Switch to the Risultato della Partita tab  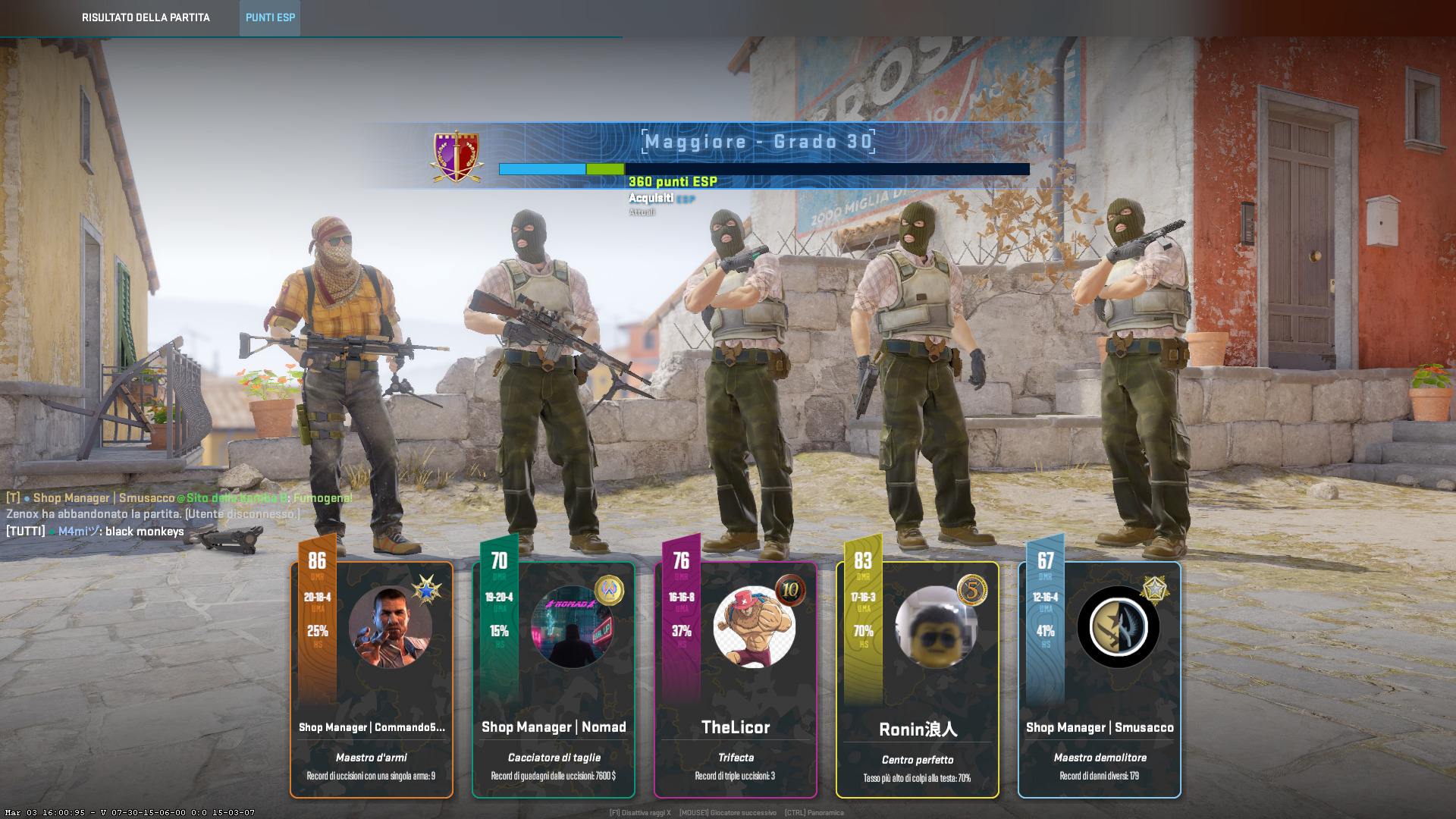(x=146, y=17)
